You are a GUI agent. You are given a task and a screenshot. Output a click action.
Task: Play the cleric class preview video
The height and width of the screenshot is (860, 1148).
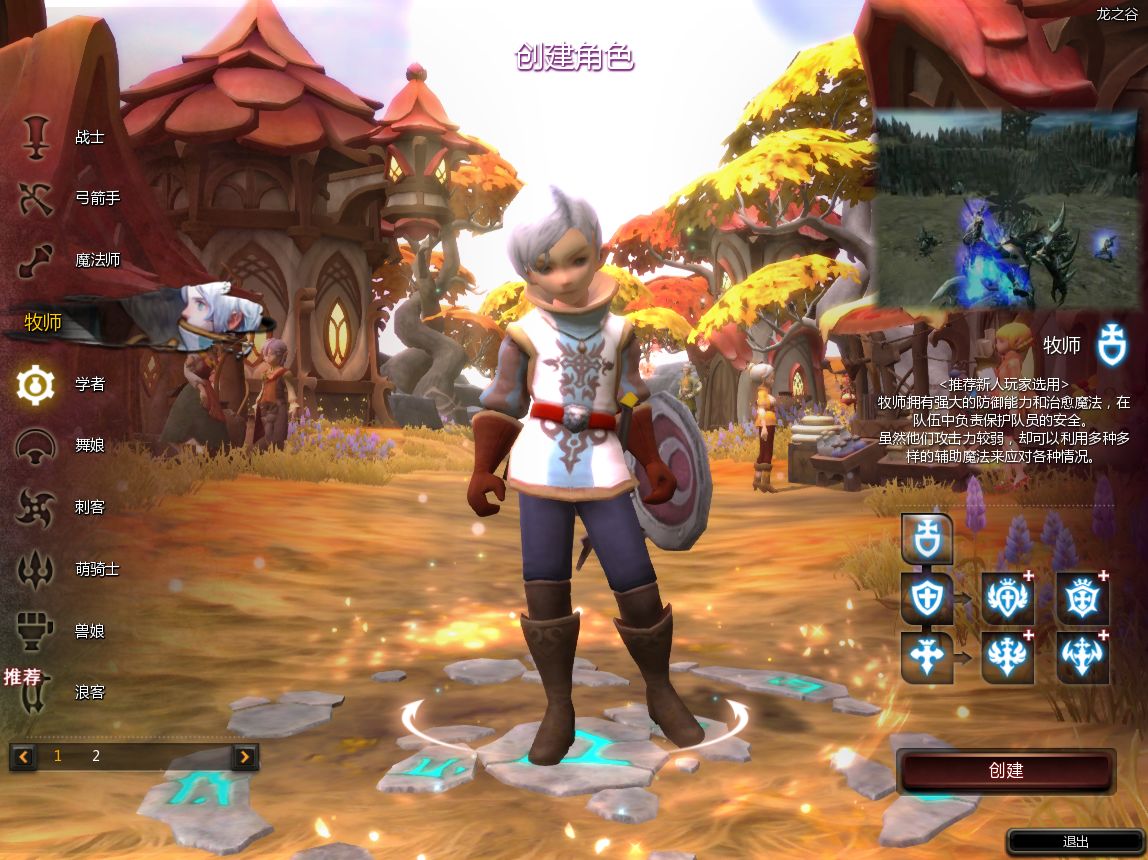coord(1010,209)
